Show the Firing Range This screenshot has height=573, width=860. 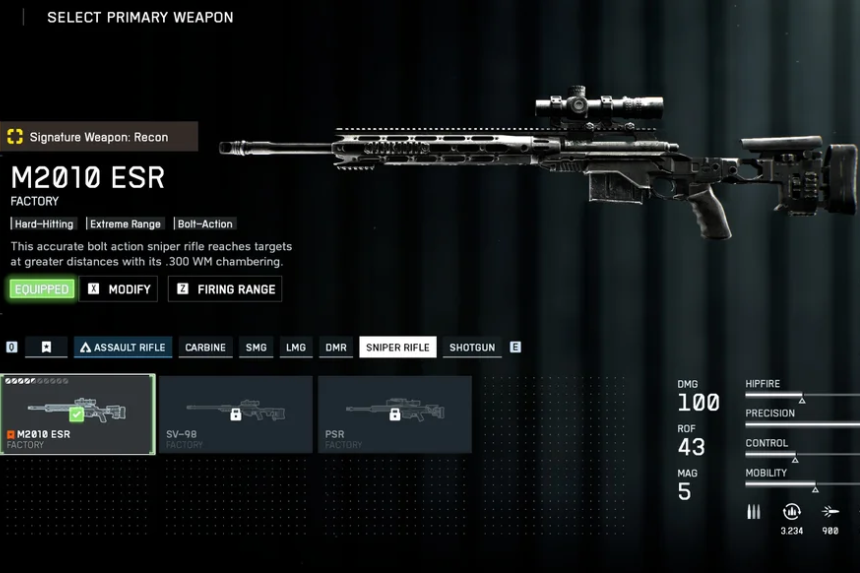point(225,289)
